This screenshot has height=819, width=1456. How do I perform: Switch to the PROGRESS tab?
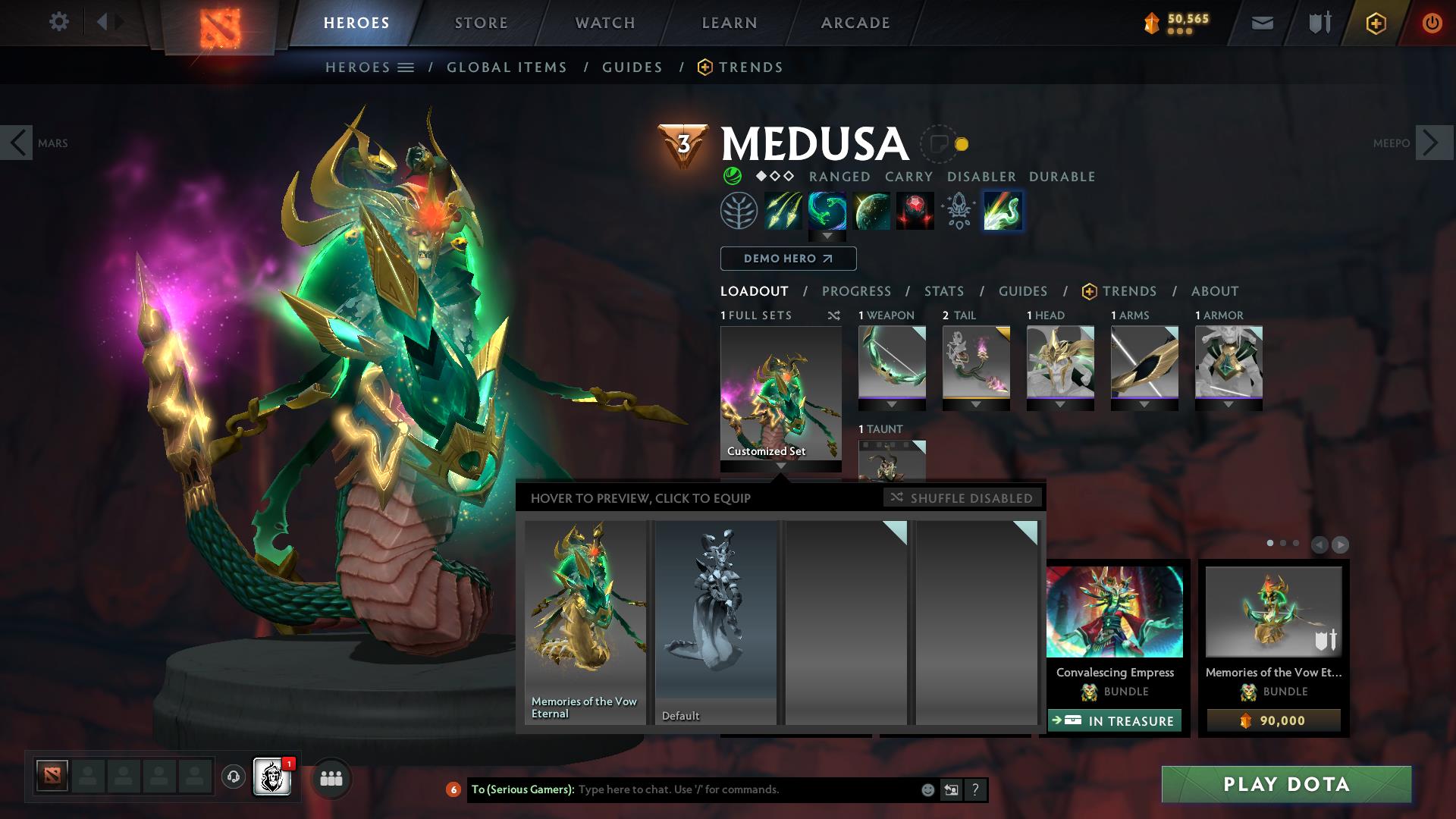coord(857,291)
